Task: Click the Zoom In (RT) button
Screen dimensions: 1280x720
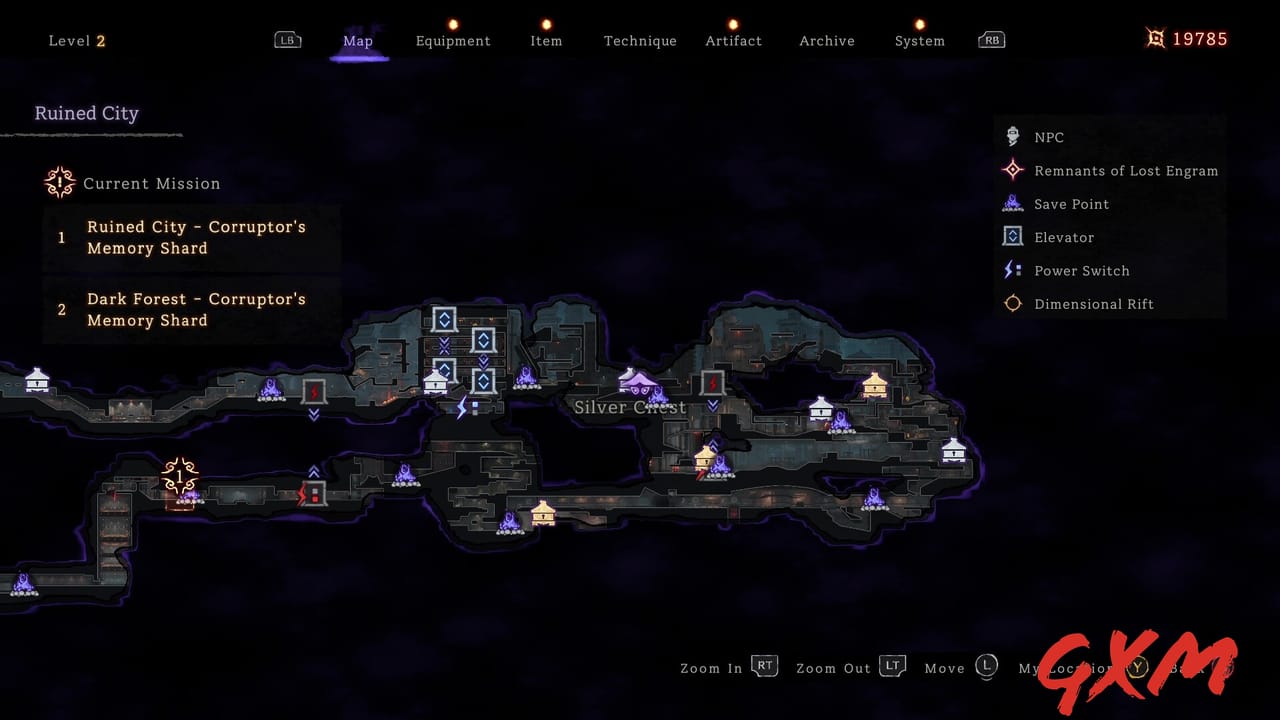Action: [x=765, y=666]
